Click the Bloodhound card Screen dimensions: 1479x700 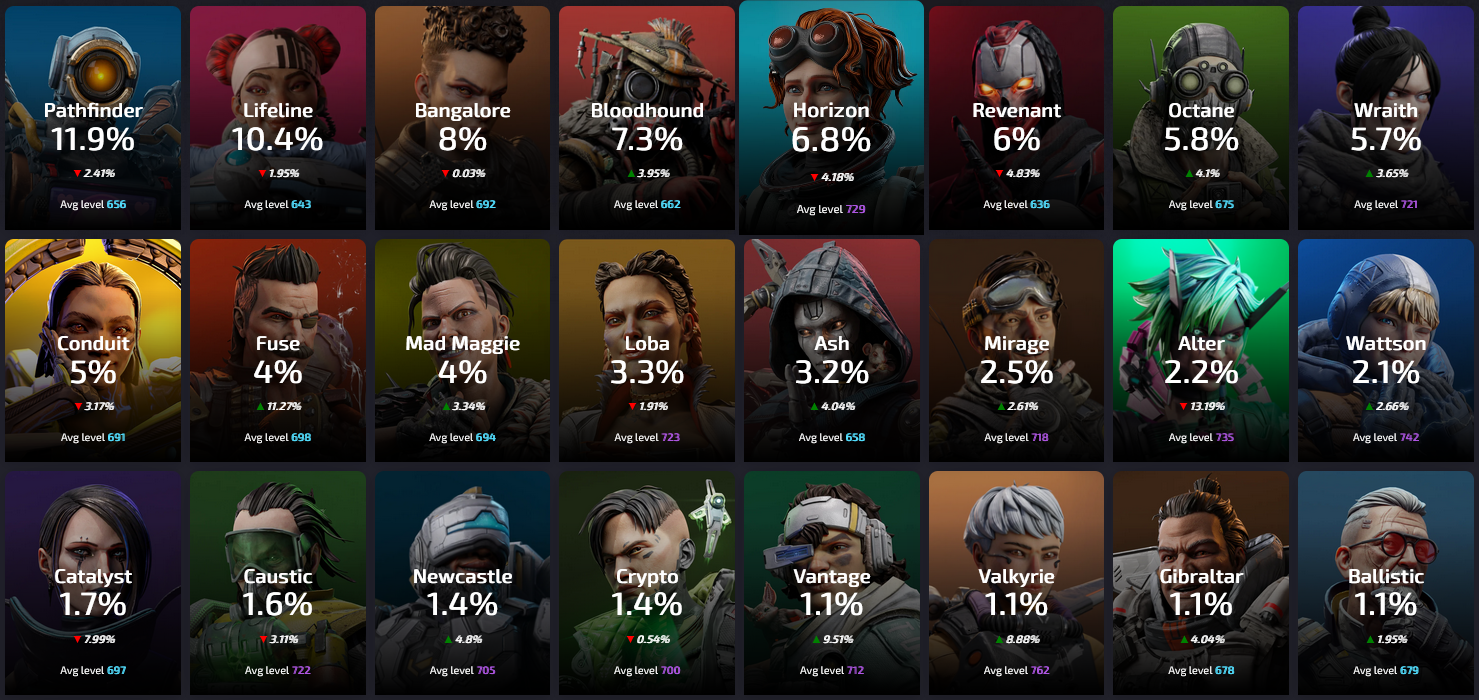coord(647,118)
